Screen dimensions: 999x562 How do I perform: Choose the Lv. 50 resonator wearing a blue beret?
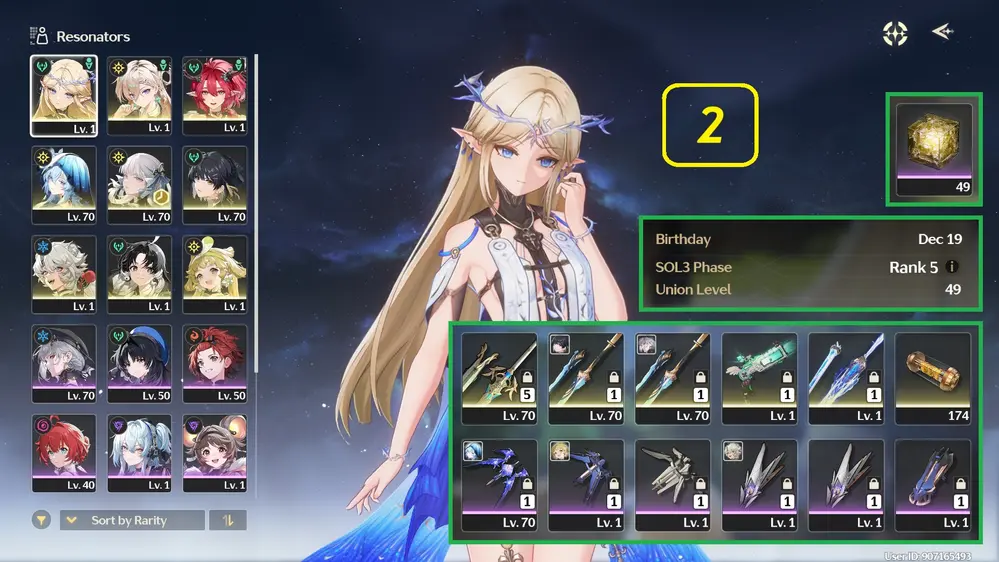pos(139,364)
